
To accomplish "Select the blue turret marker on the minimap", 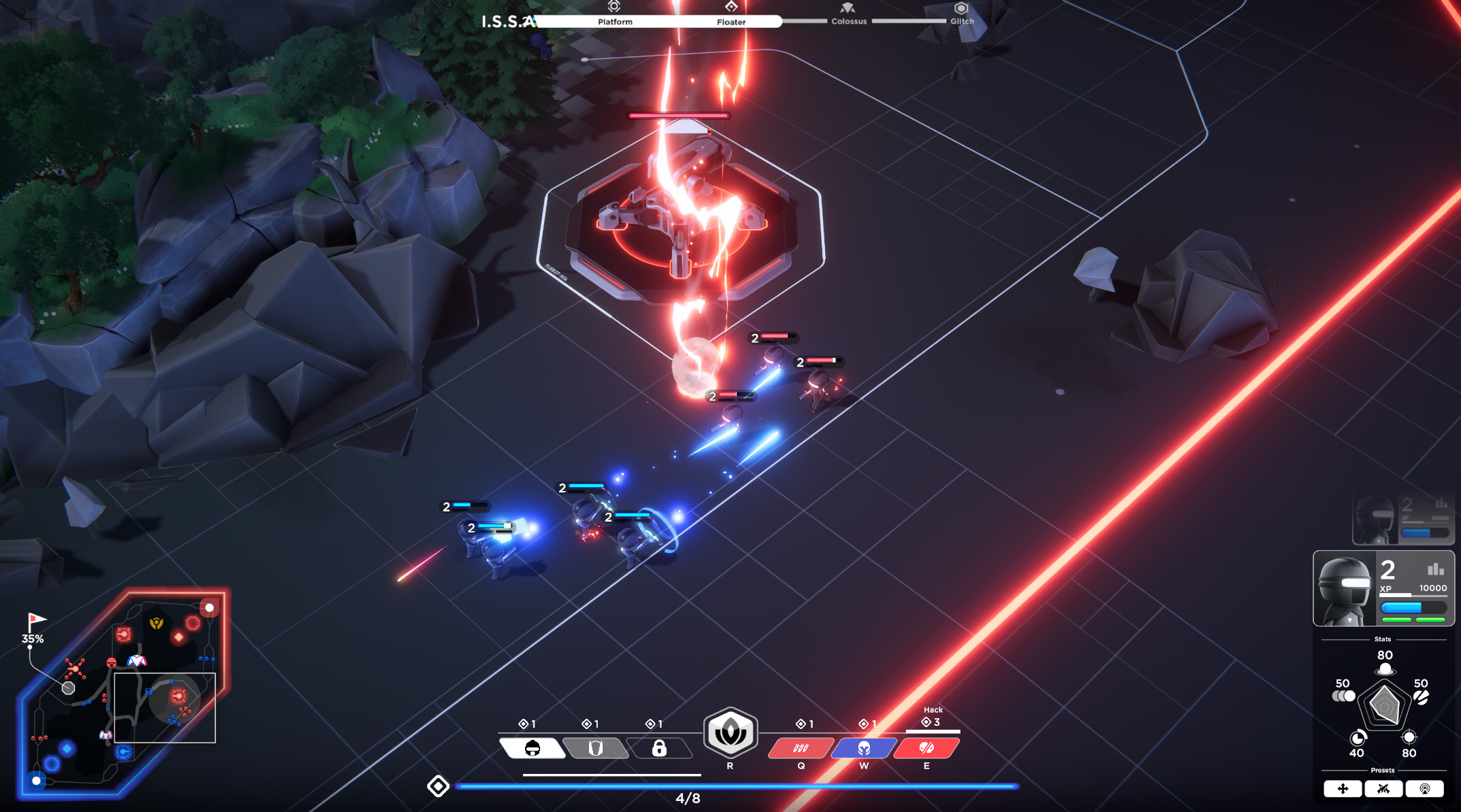I will click(123, 751).
